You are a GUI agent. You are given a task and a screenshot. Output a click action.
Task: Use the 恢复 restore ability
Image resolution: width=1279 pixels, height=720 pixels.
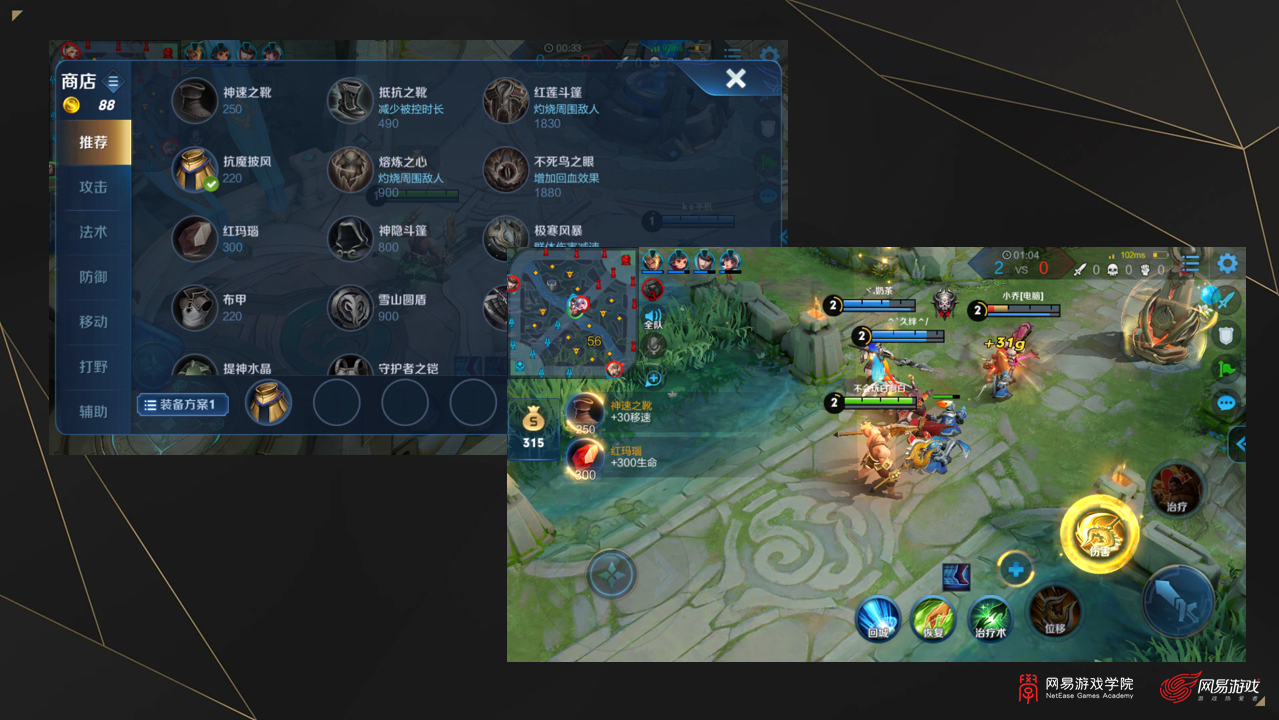point(933,617)
